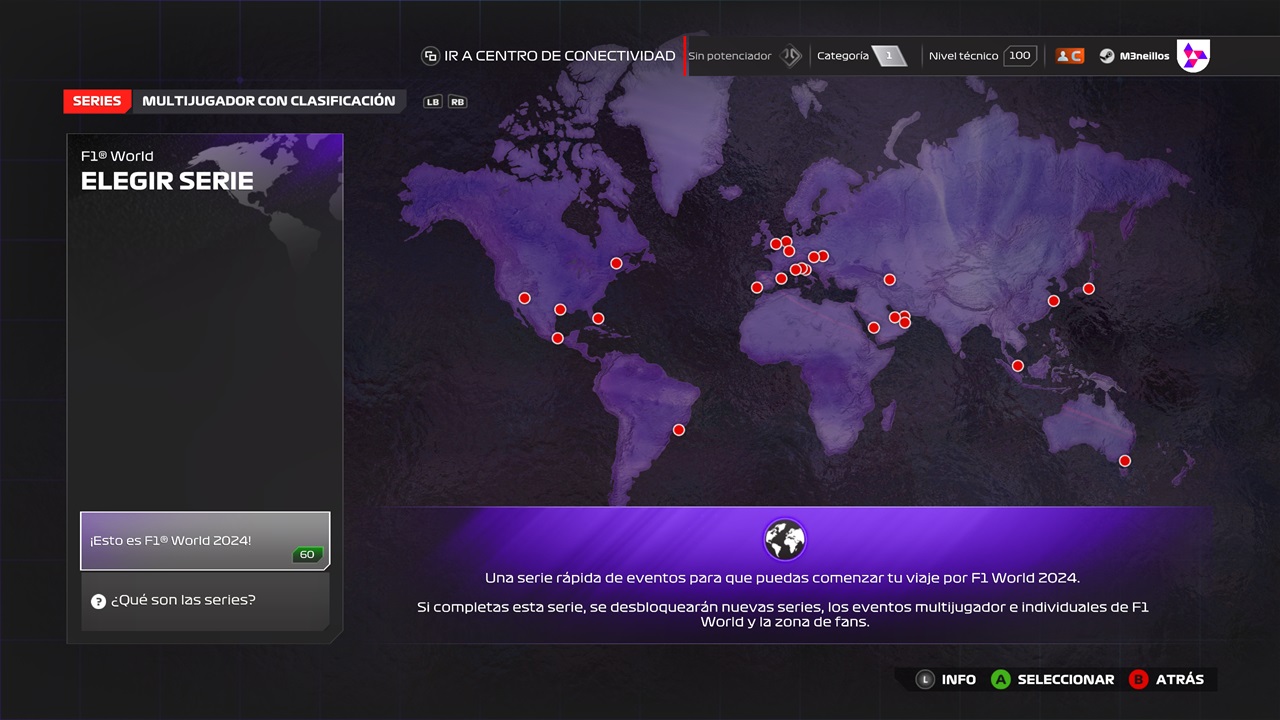Select the ¡Esto es F1 World 2024! series
Screen dimensions: 1280x720
click(x=205, y=541)
